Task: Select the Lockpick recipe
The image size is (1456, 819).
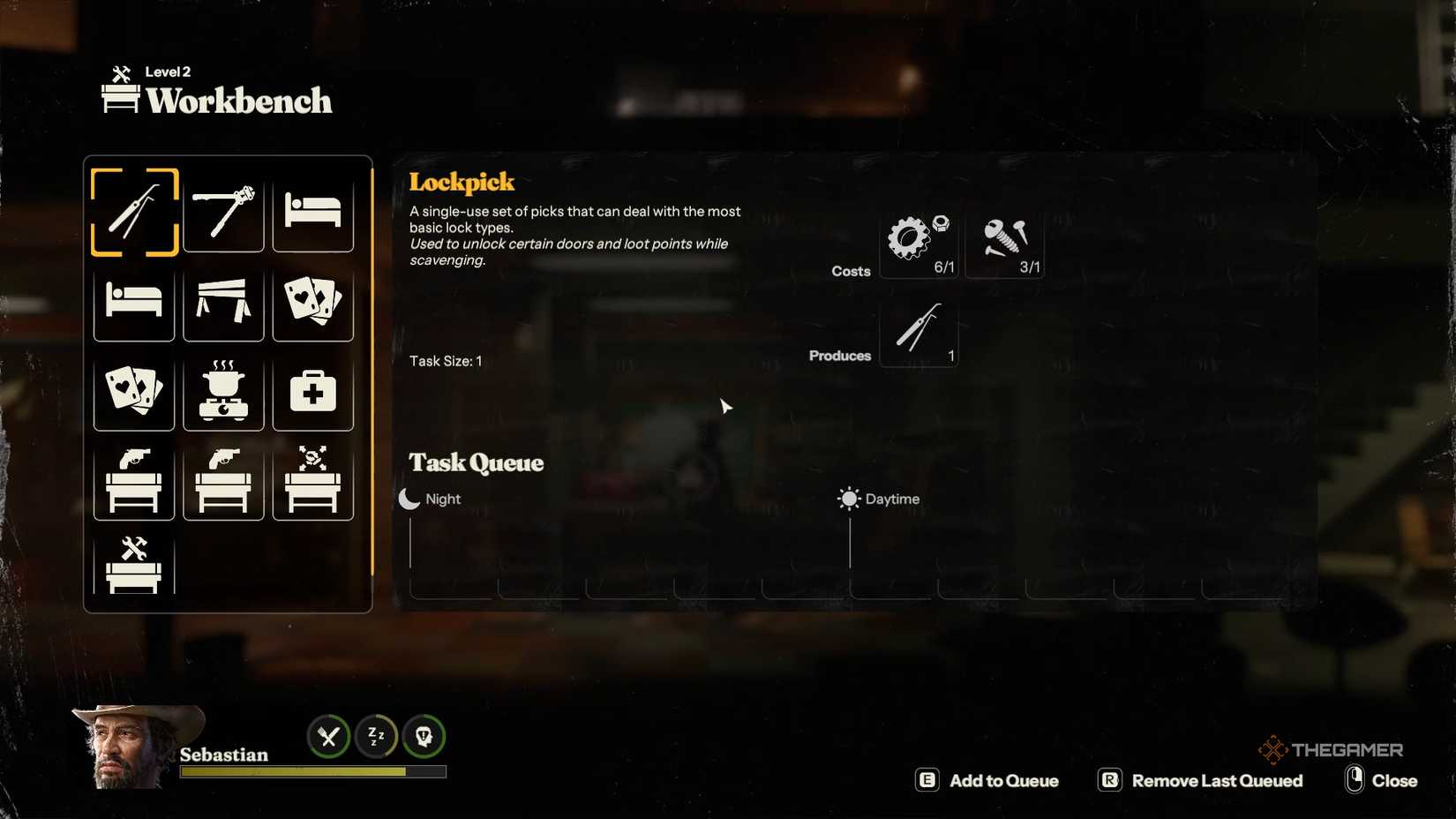Action: (x=133, y=216)
